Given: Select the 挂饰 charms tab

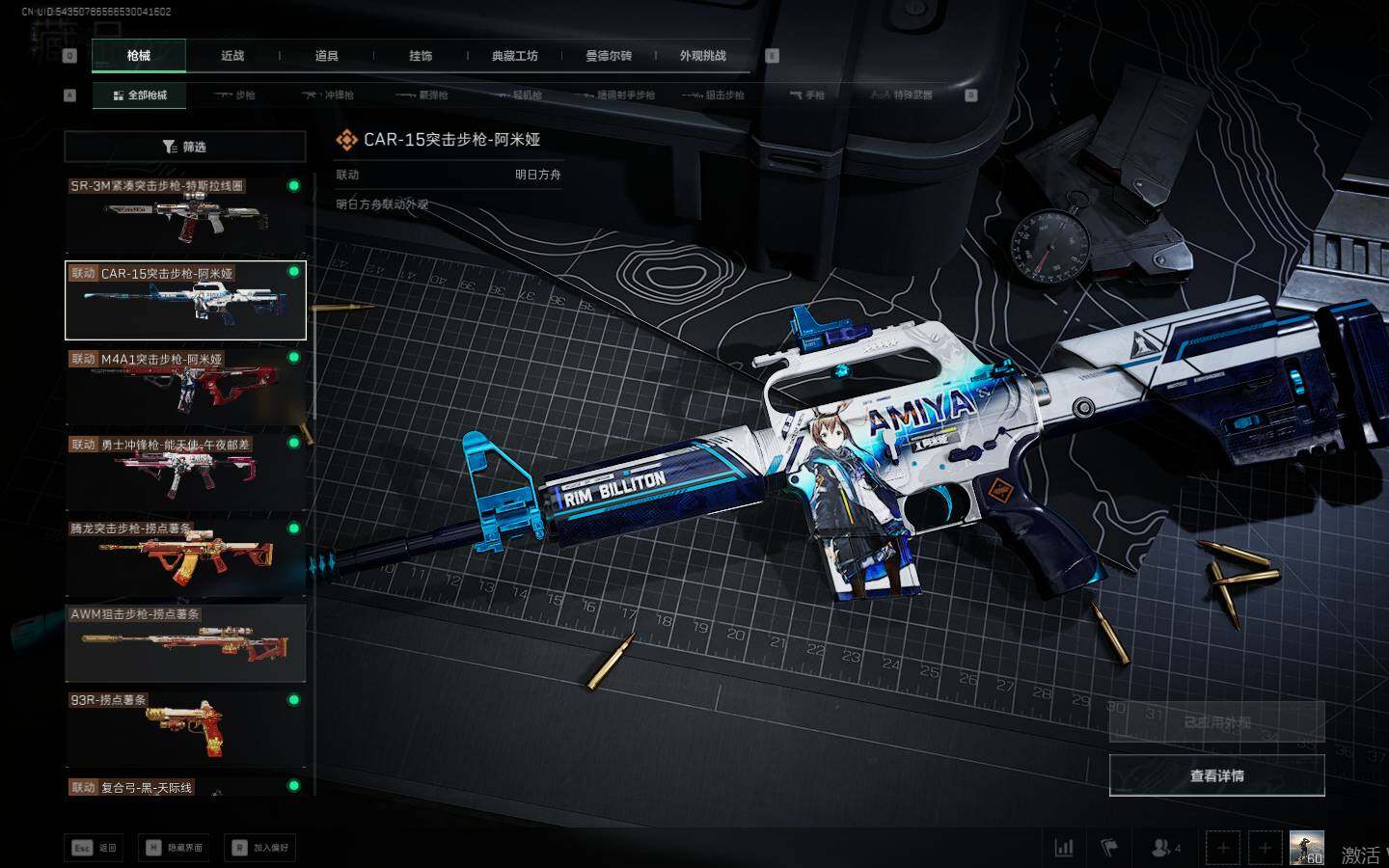Looking at the screenshot, I should tap(421, 56).
